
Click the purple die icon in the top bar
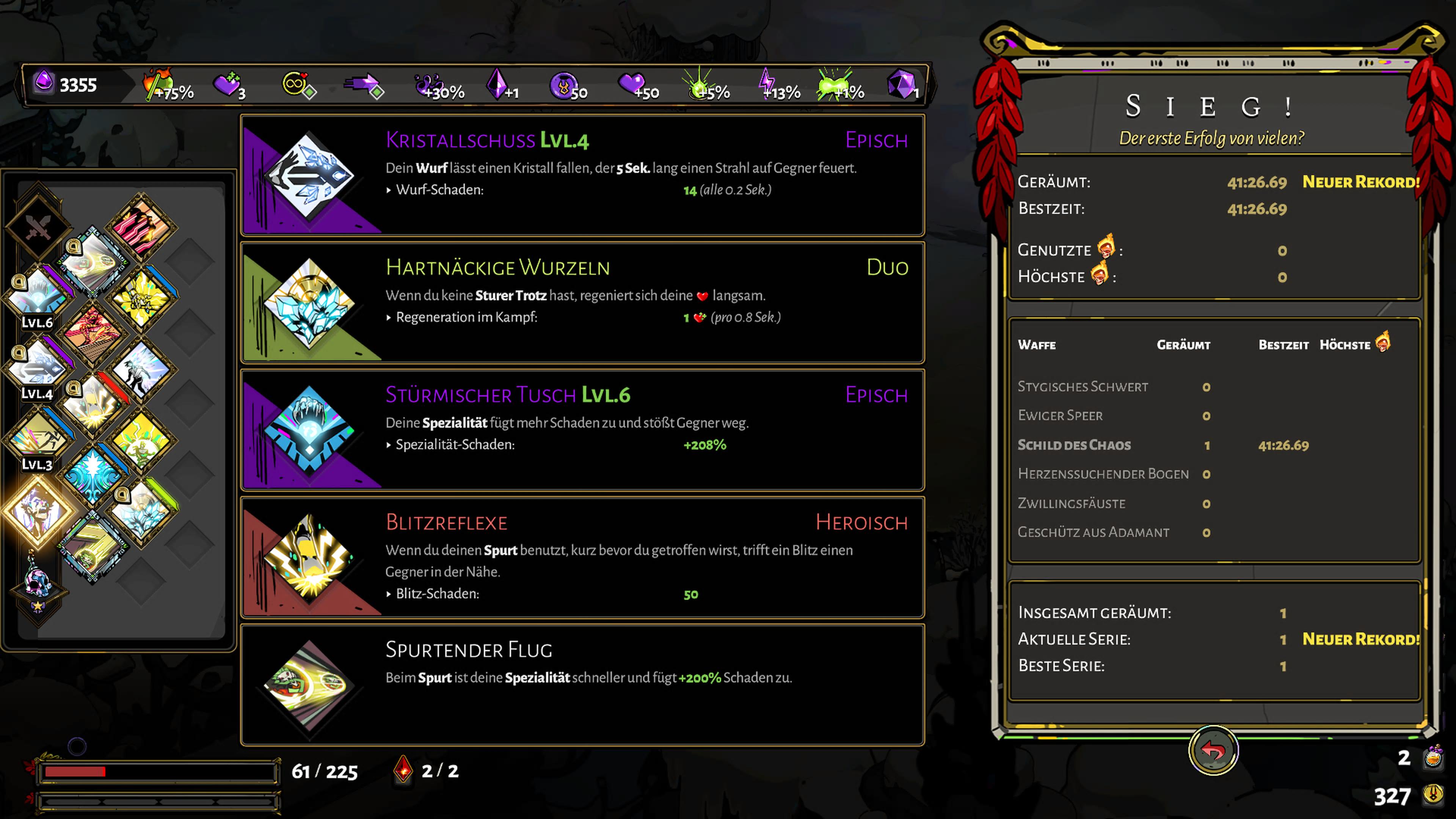click(901, 85)
